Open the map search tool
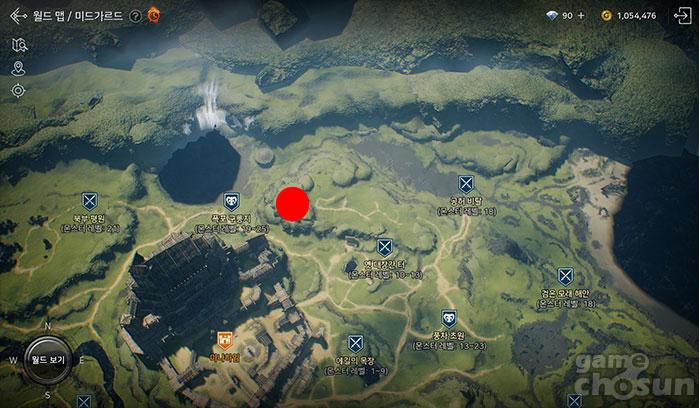This screenshot has width=700, height=408. coord(19,45)
